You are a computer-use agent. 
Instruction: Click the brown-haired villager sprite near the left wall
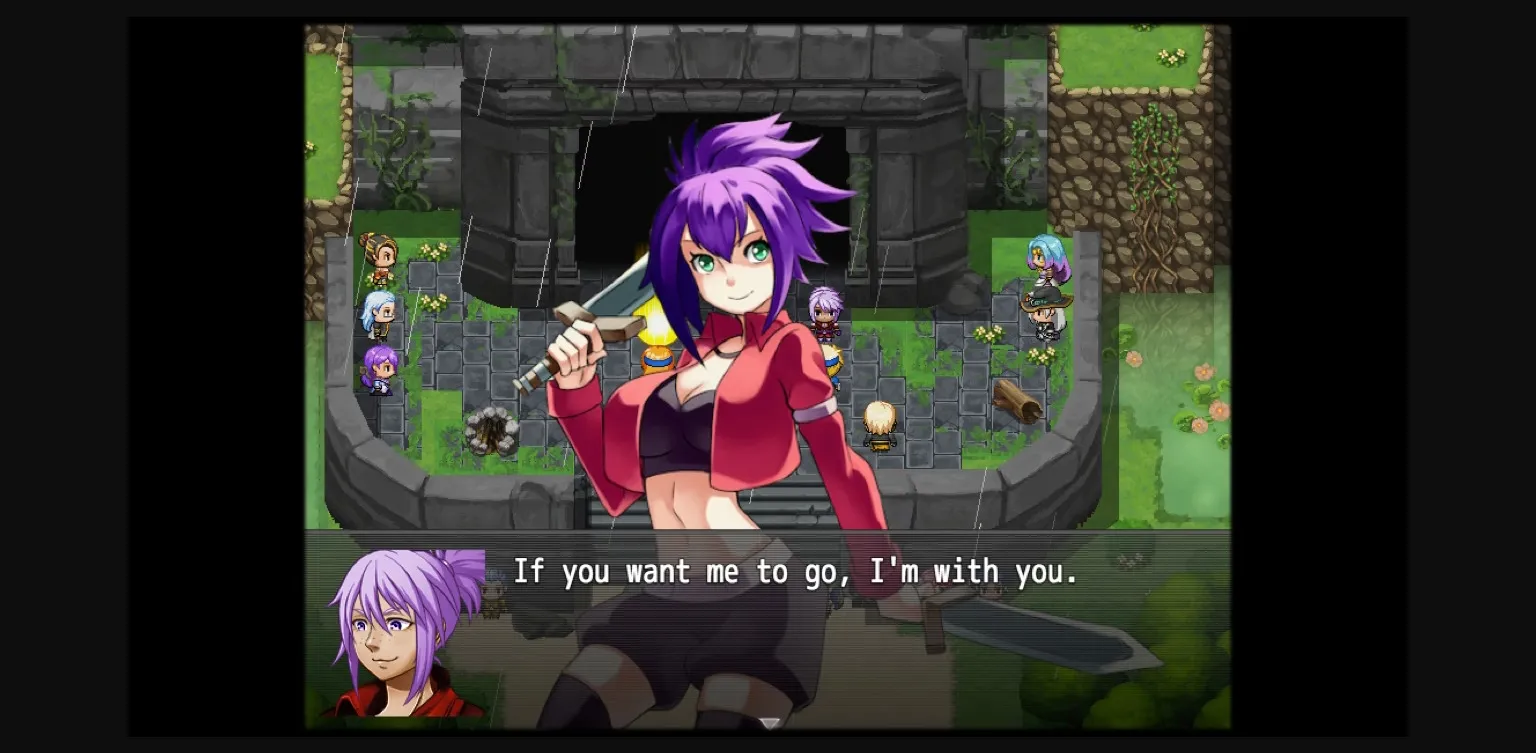pos(378,258)
